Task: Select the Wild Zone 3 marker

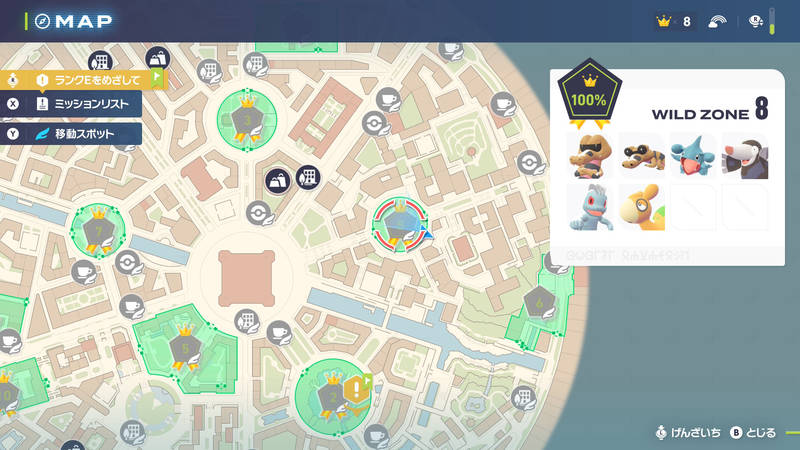Action: [246, 118]
